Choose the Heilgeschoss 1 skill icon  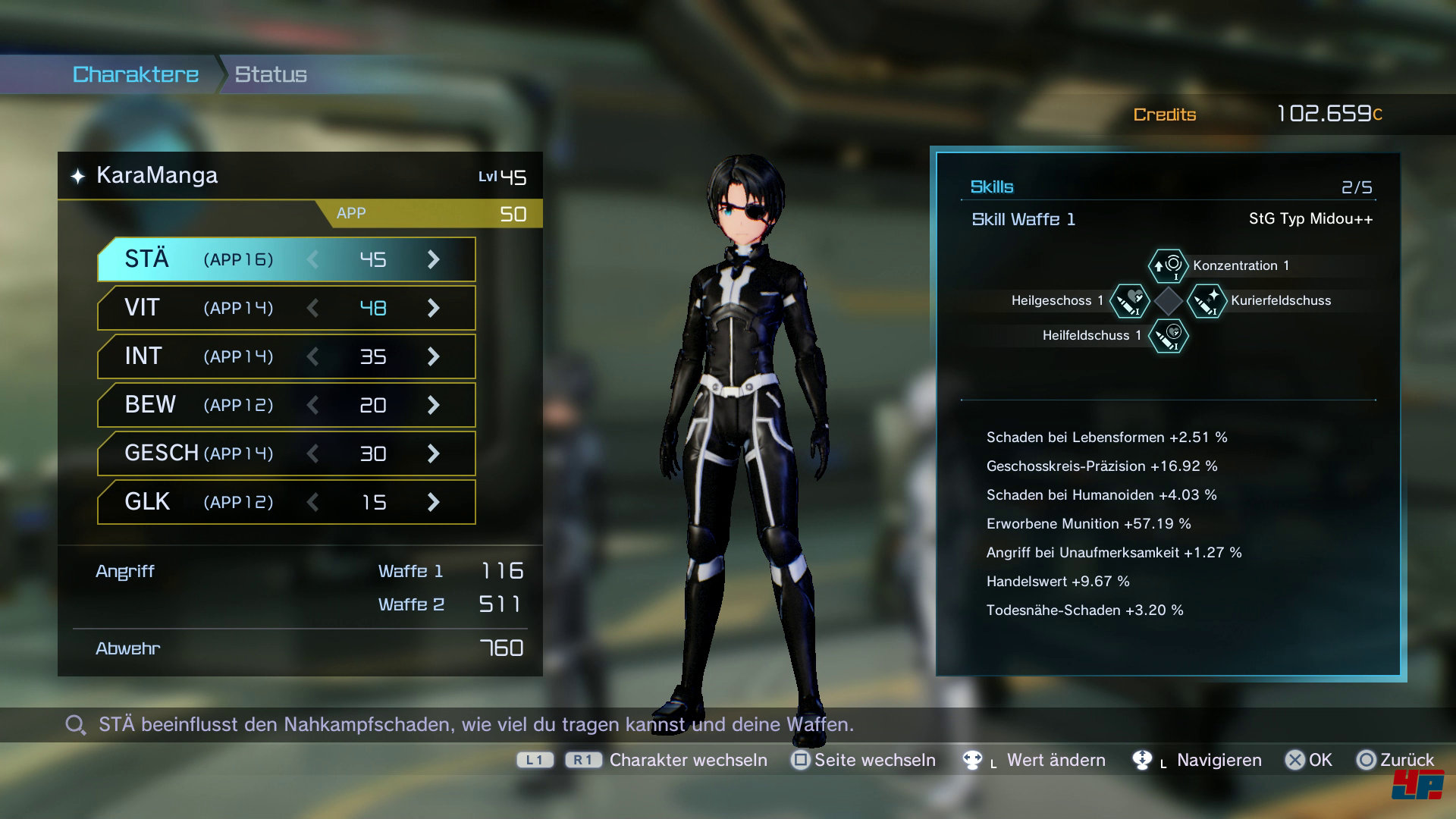tap(1130, 301)
